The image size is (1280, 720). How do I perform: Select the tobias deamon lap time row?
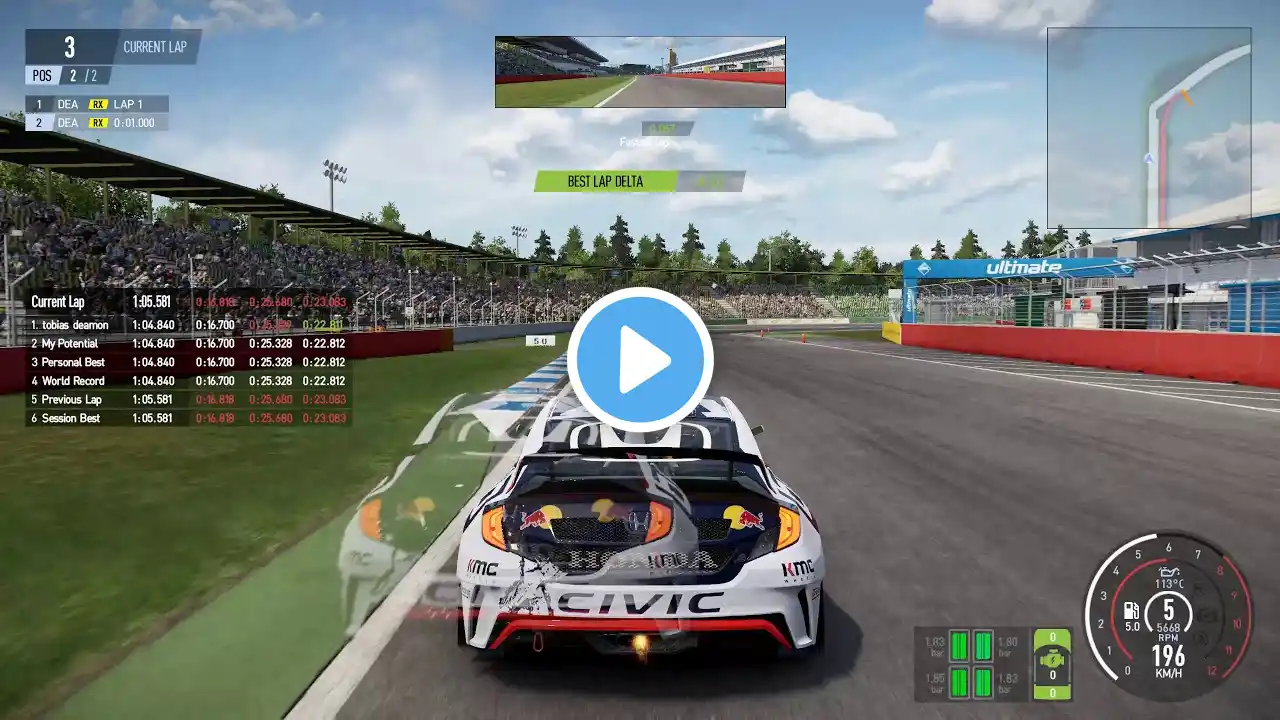(188, 325)
